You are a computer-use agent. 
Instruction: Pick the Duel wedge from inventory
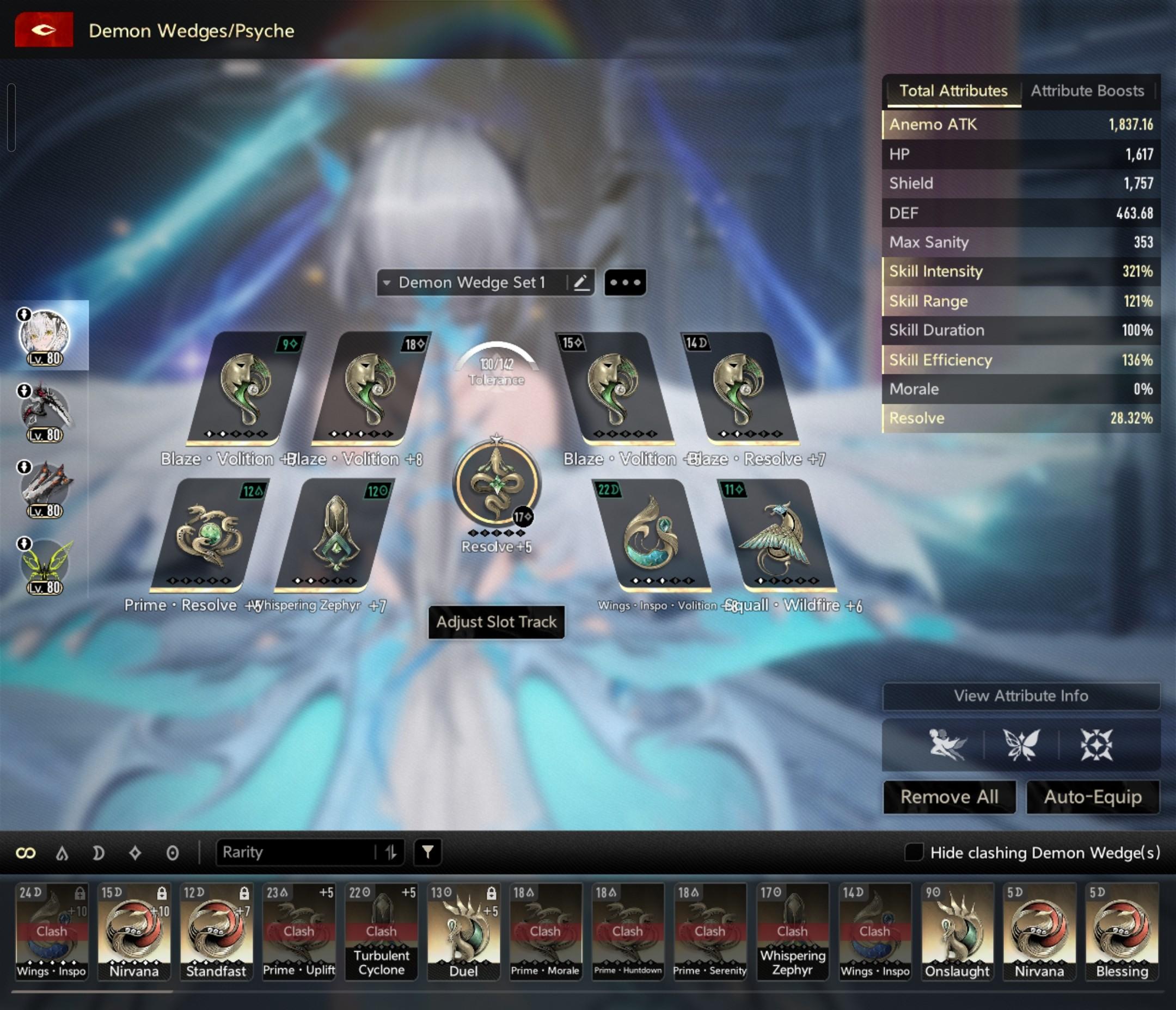[x=463, y=931]
